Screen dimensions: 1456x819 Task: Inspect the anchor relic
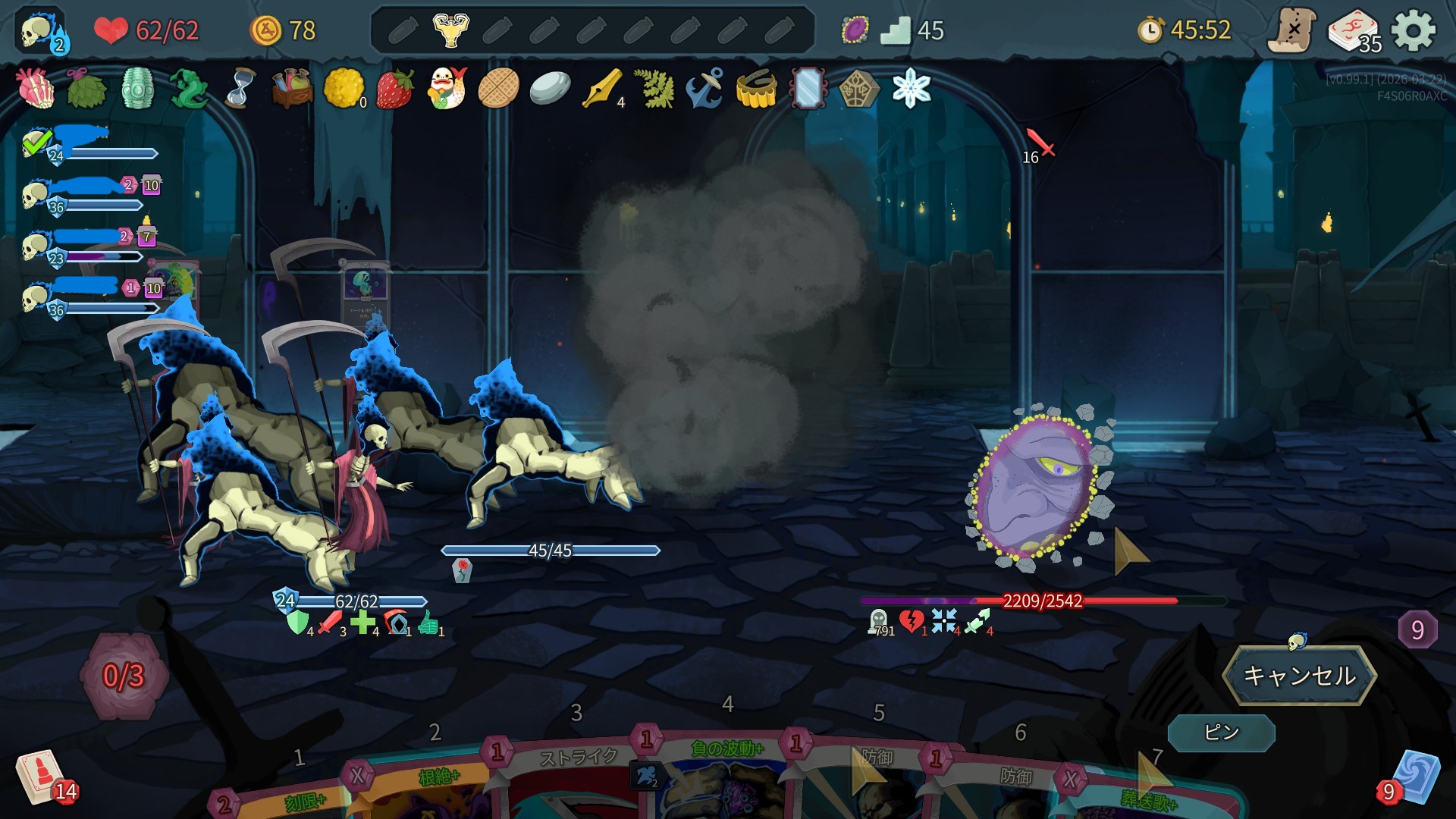pos(704,89)
